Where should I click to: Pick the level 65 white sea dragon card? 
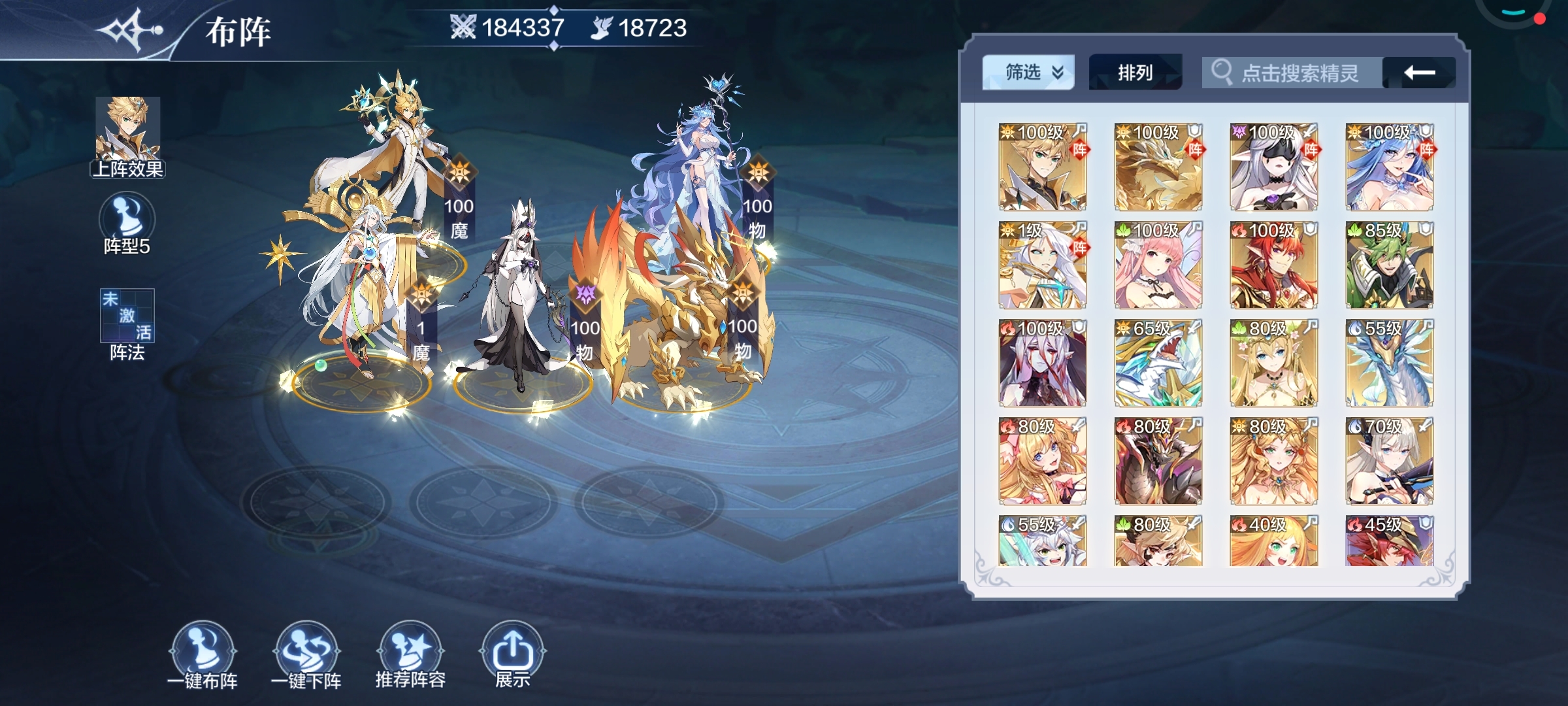pos(1158,363)
